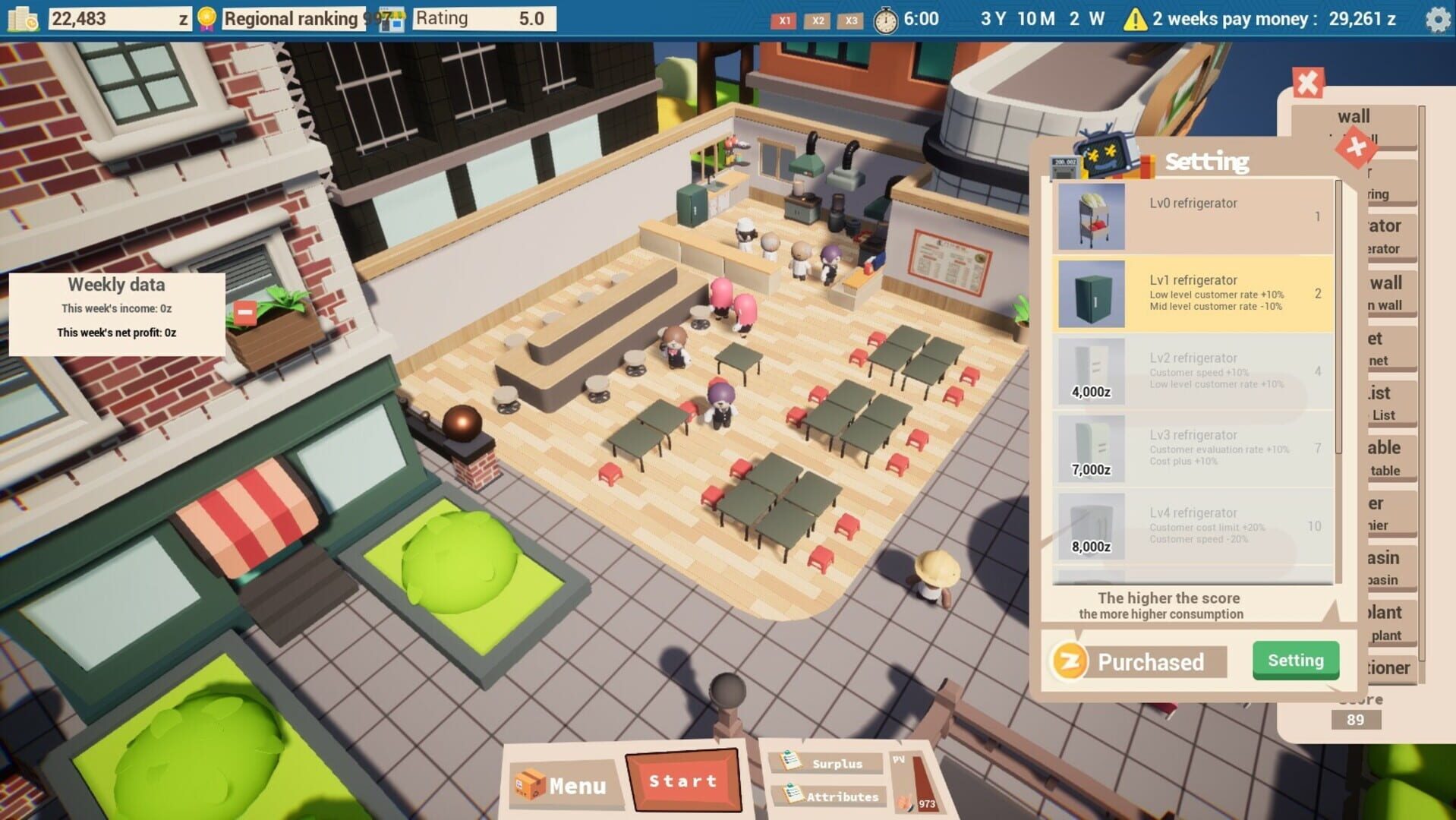Click the coin icon on the Purchased button
This screenshot has width=1456, height=820.
pyautogui.click(x=1071, y=661)
